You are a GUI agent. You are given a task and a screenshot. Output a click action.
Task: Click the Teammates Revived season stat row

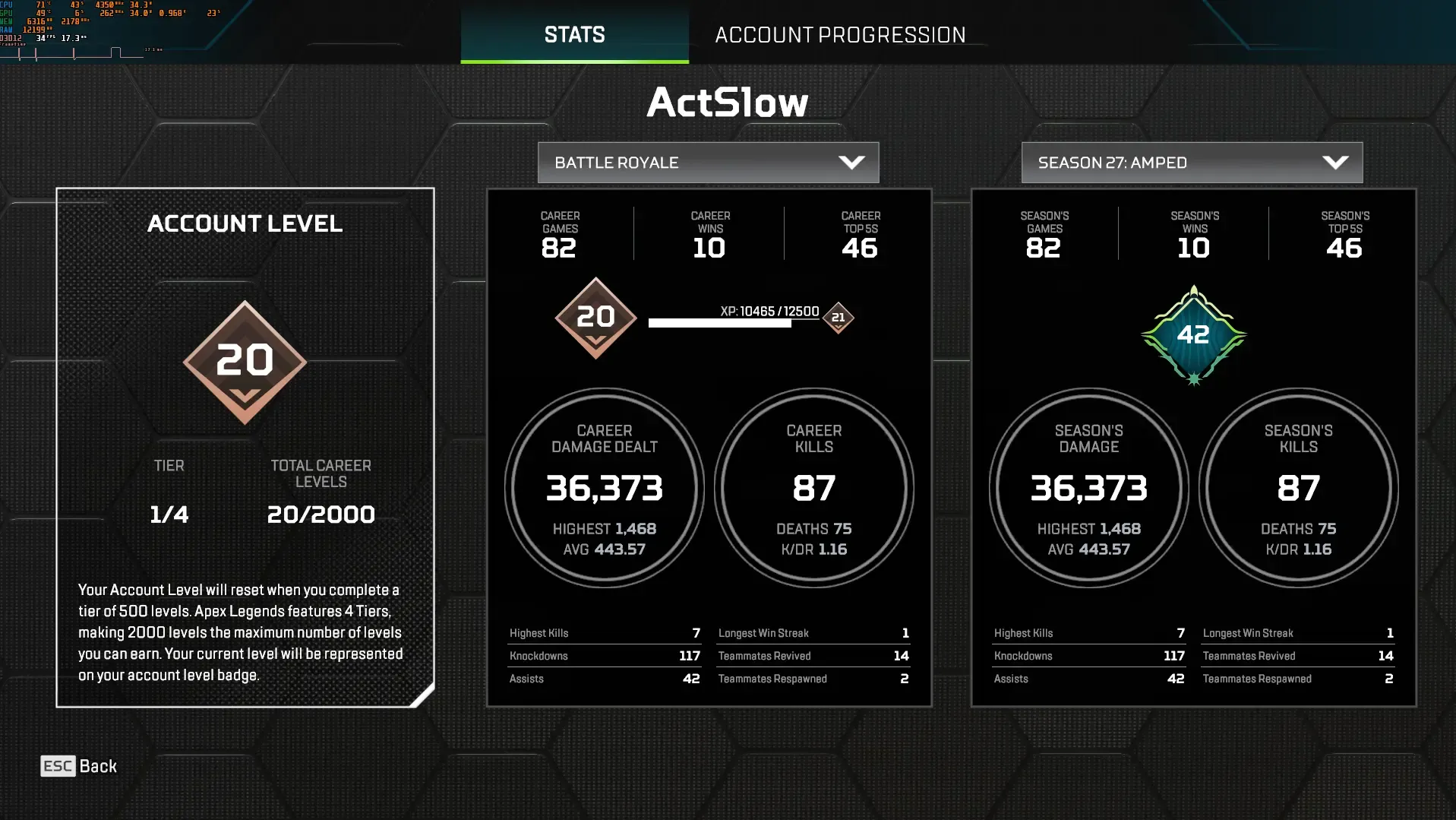click(x=1297, y=655)
